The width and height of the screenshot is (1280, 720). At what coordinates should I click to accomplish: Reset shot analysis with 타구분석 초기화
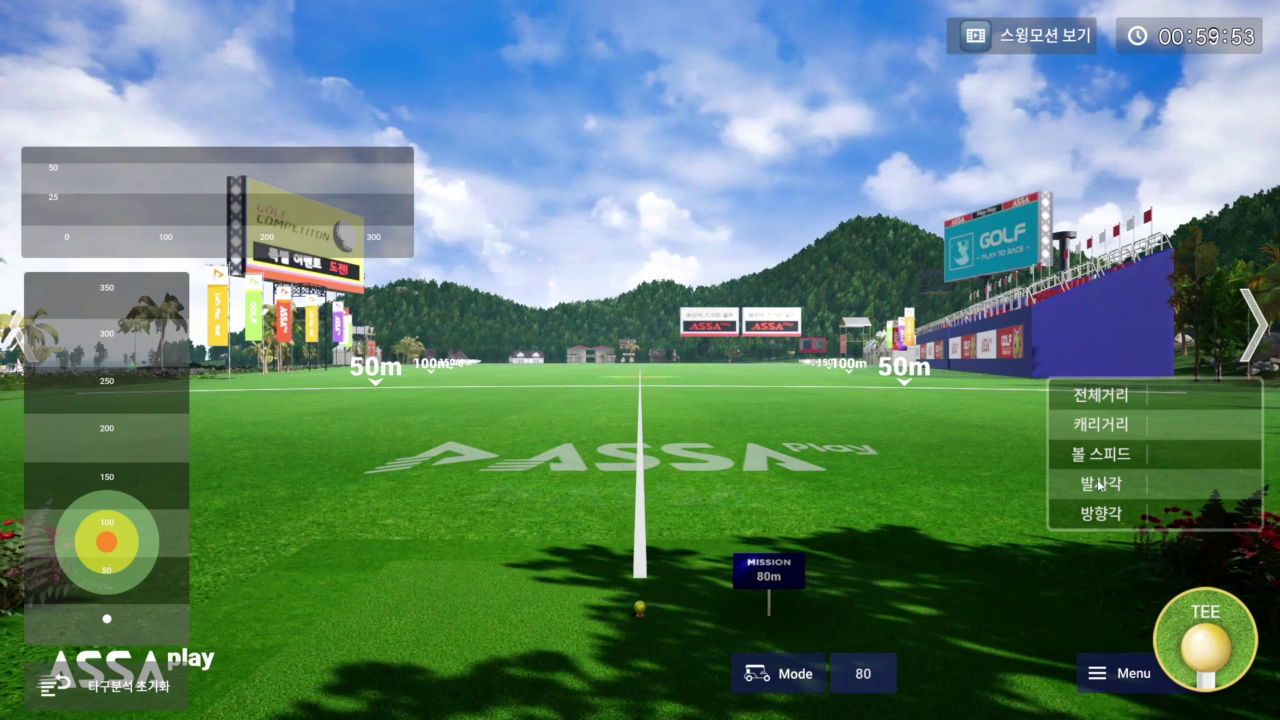point(106,686)
